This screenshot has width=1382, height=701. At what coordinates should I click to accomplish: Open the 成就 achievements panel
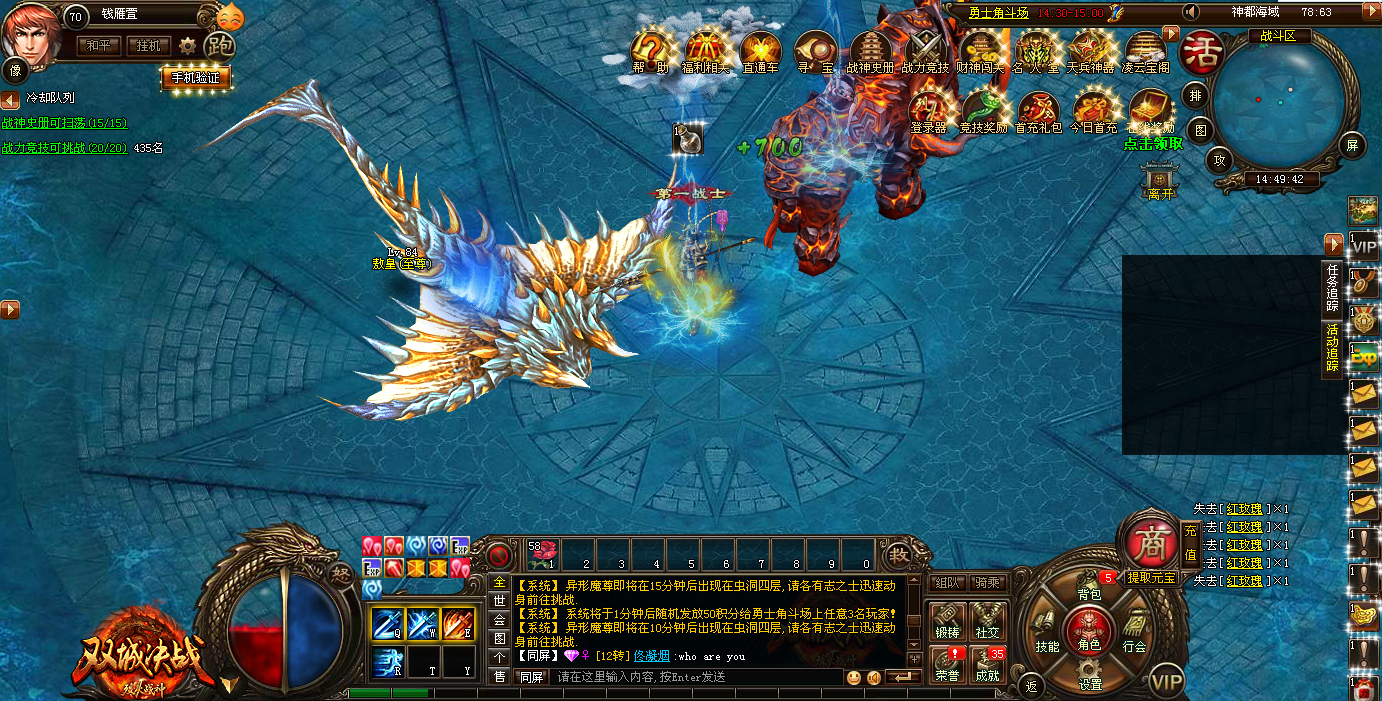coord(987,666)
